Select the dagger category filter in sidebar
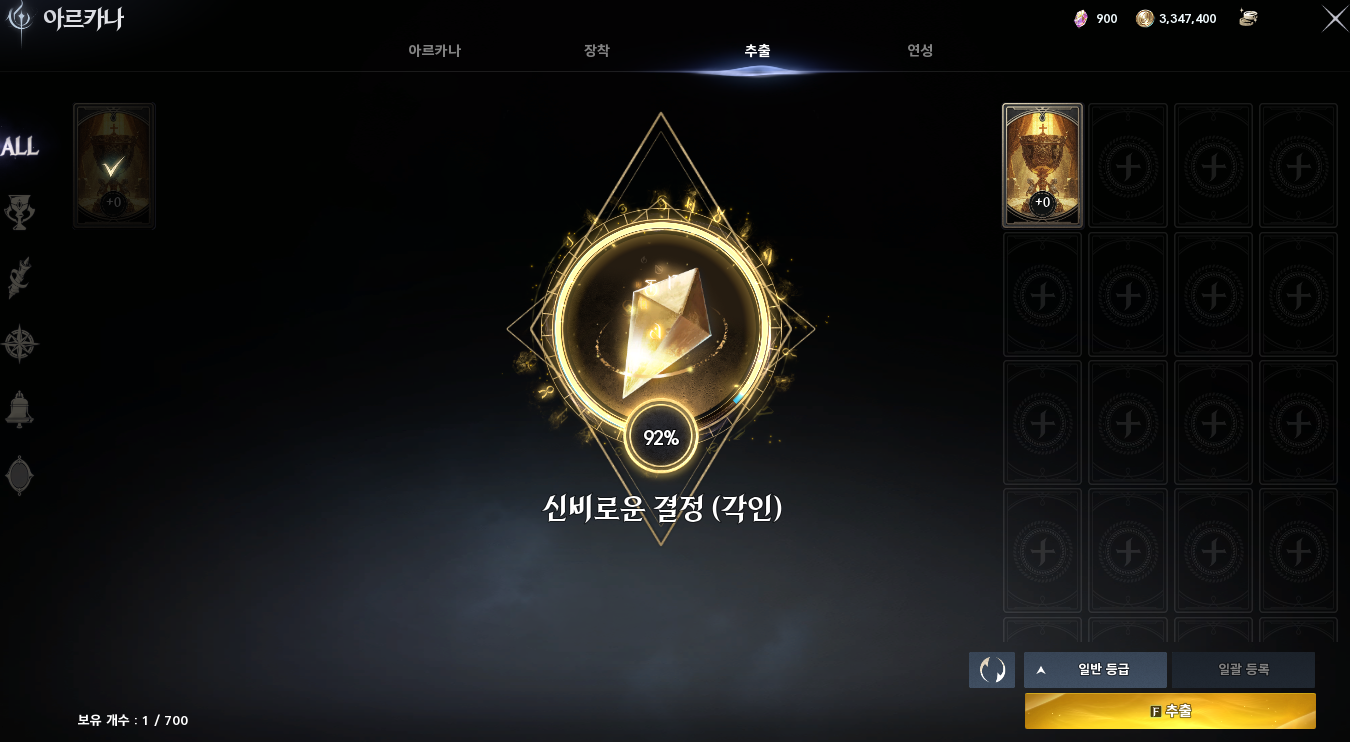 [x=22, y=278]
